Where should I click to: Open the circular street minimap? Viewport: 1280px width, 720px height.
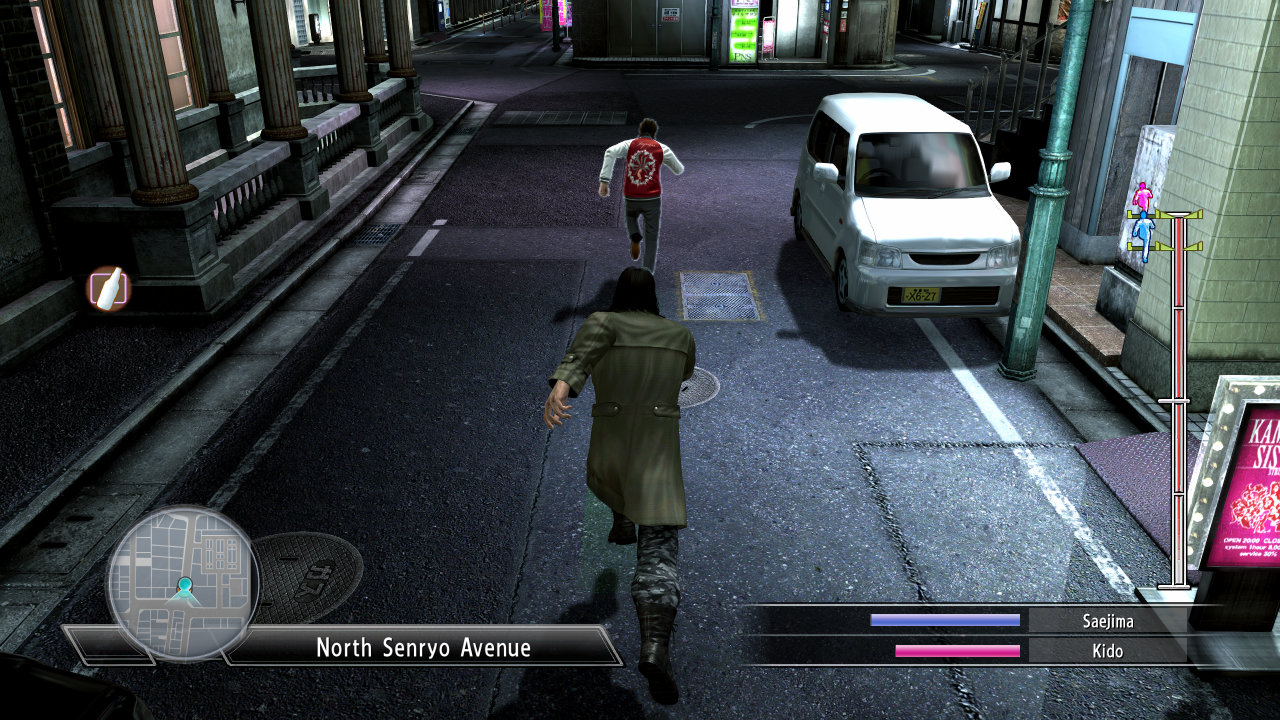(x=183, y=582)
